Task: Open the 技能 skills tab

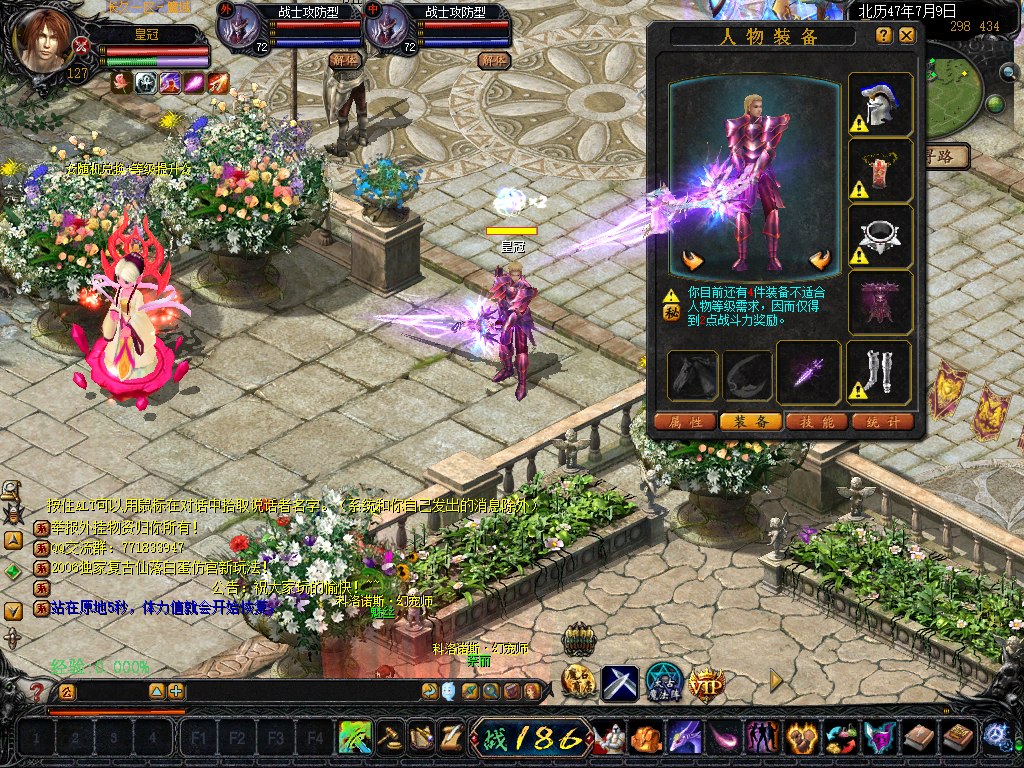Action: click(x=816, y=422)
